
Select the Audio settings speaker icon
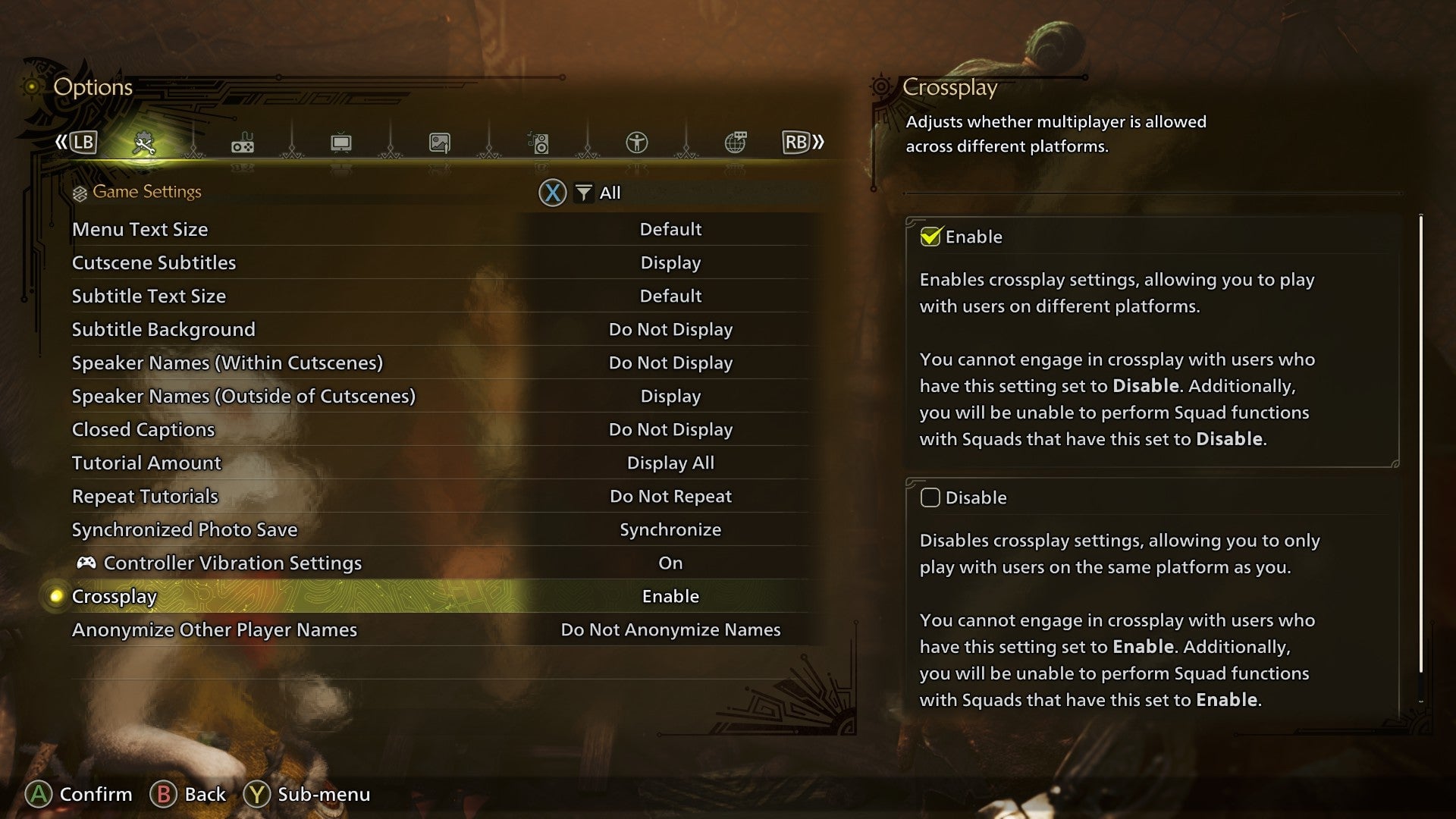tap(538, 143)
